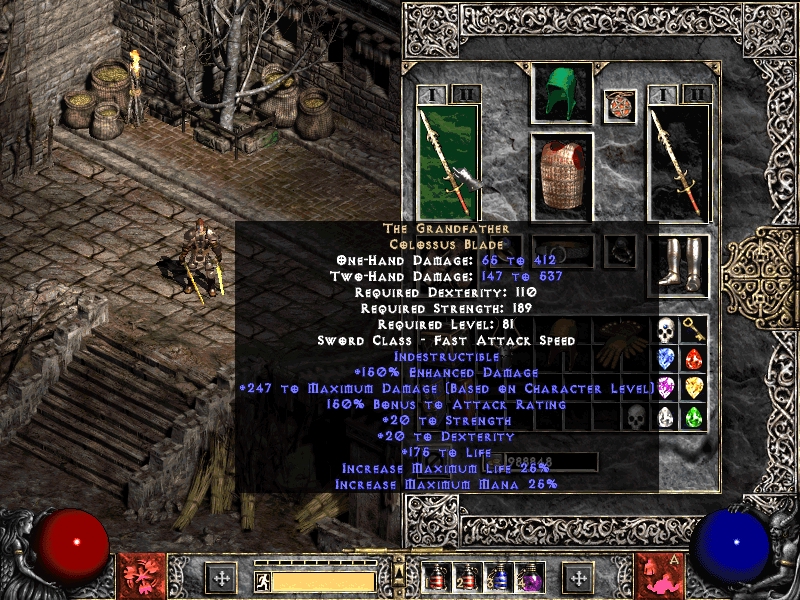This screenshot has height=600, width=800.
Task: Select the equipped amulet slot
Action: [x=620, y=105]
